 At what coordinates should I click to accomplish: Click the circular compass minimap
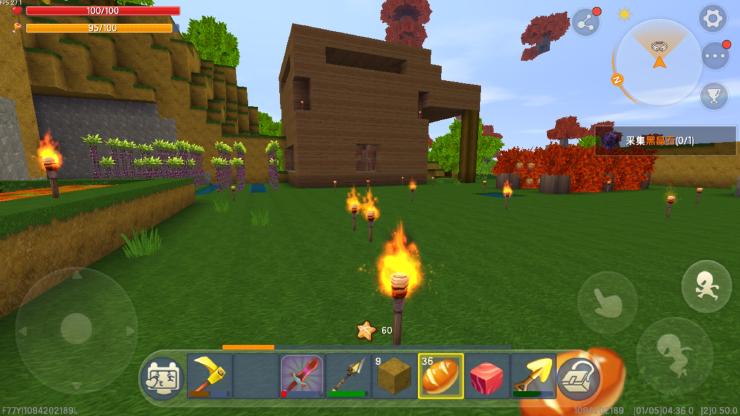[658, 61]
